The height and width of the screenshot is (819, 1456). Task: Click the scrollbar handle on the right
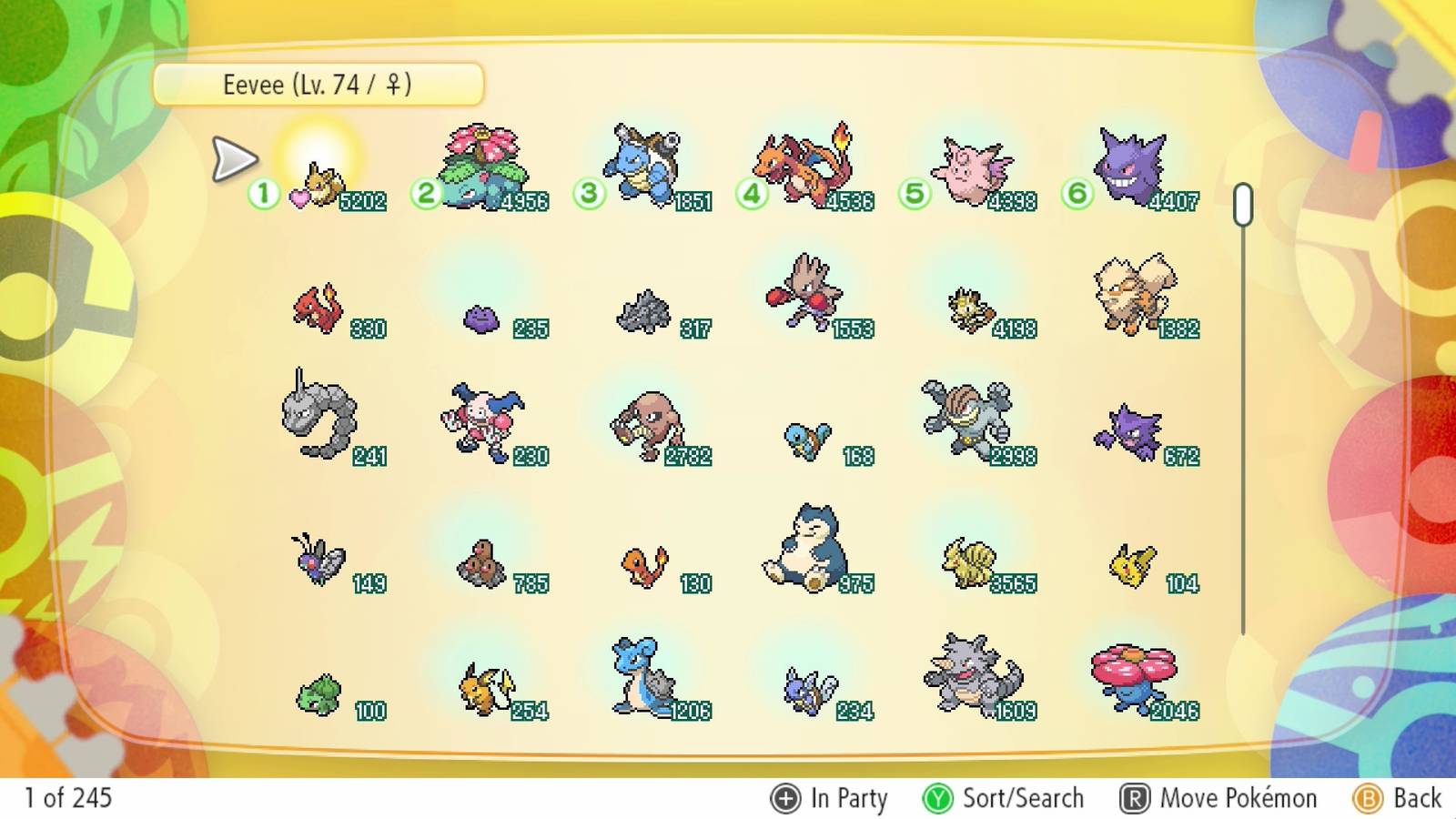[x=1242, y=205]
